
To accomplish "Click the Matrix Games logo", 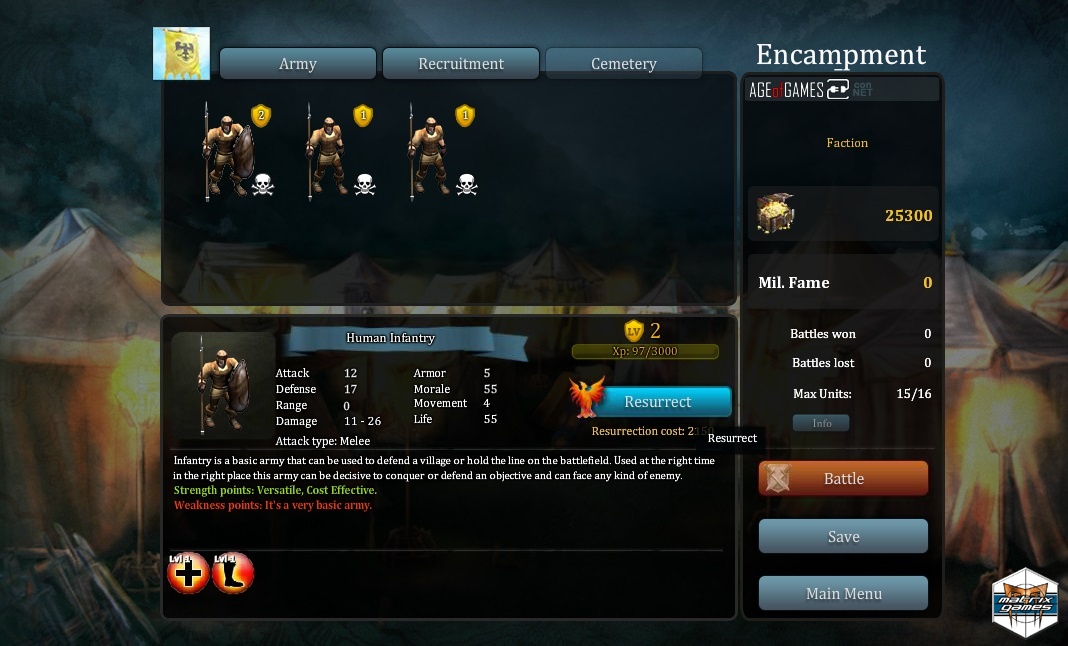I will [1025, 601].
